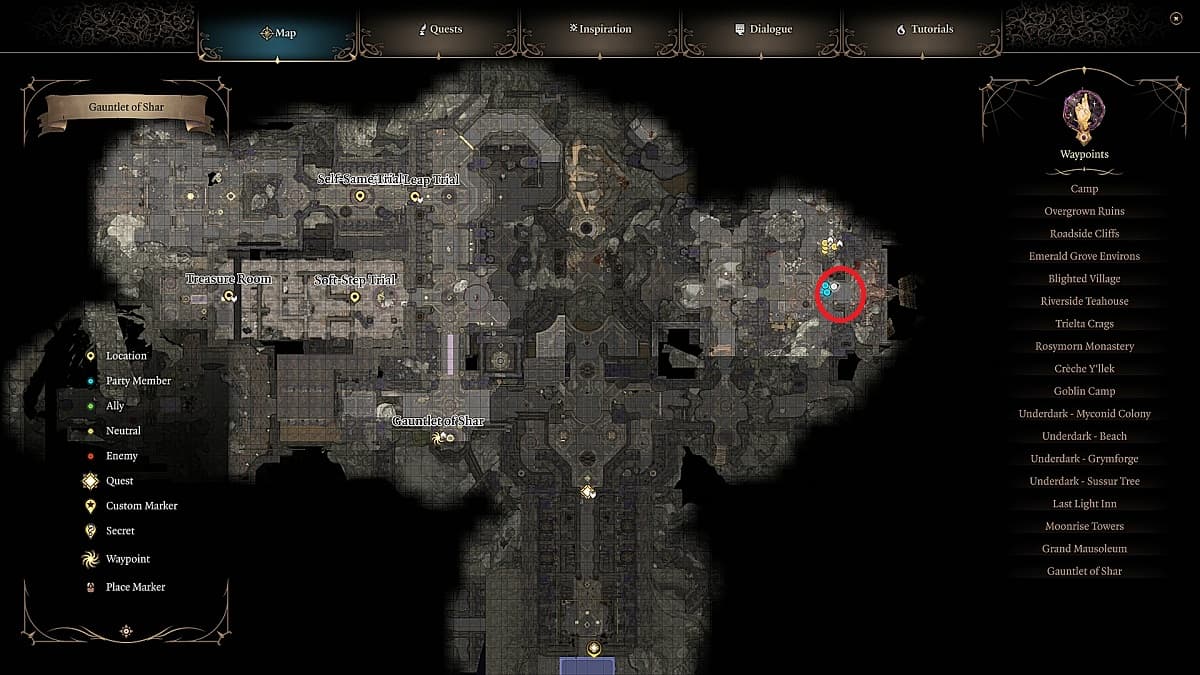Switch to the Quests tab

[x=439, y=30]
